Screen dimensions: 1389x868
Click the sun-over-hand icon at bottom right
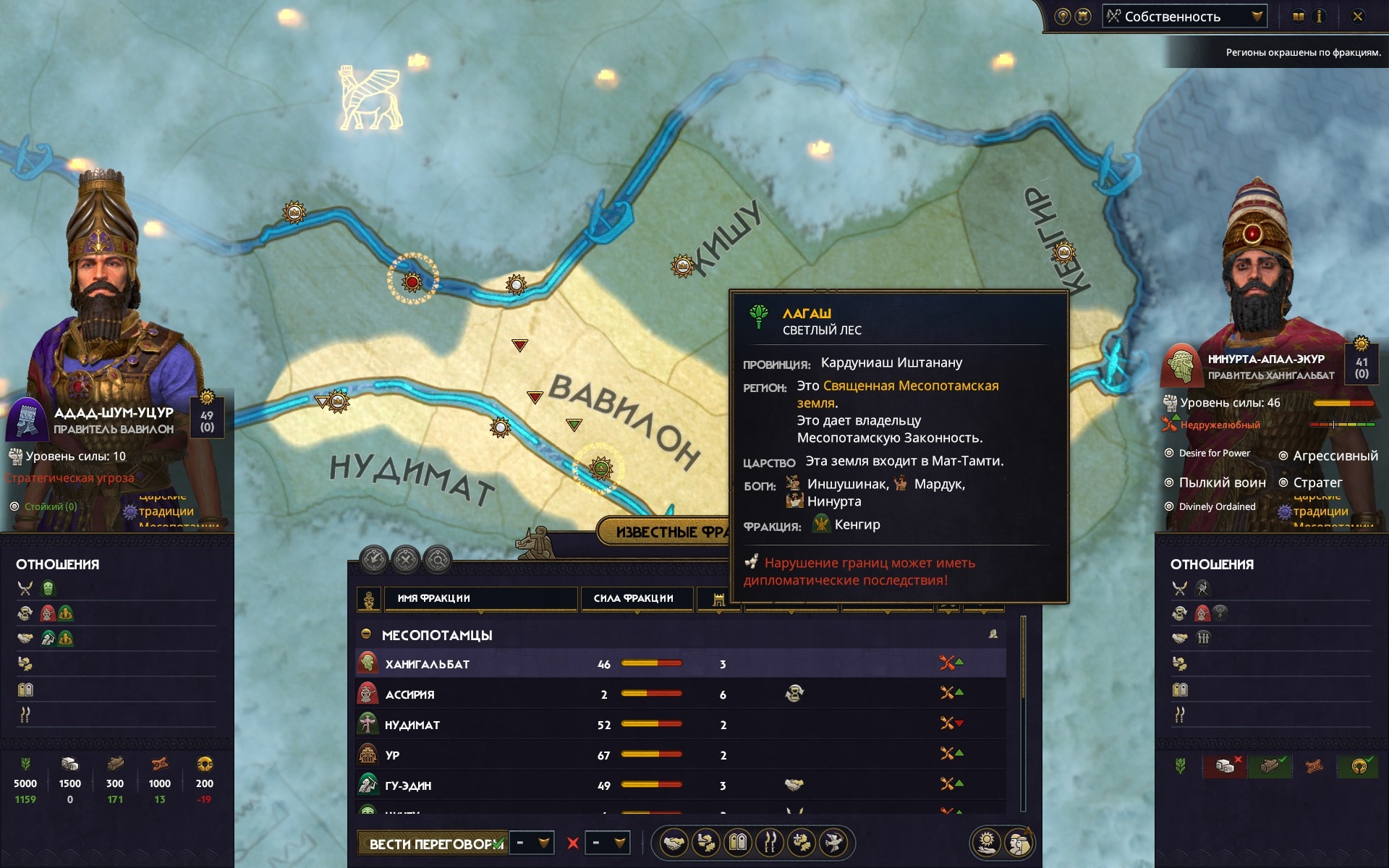point(987,843)
